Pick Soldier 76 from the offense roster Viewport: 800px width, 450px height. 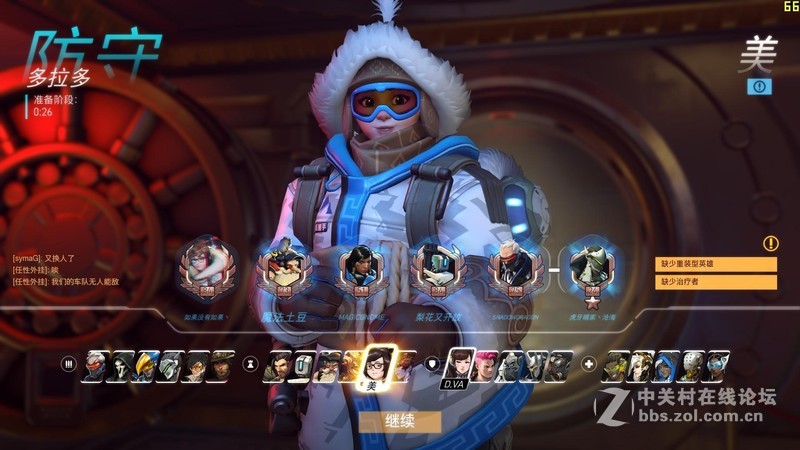pyautogui.click(x=96, y=366)
